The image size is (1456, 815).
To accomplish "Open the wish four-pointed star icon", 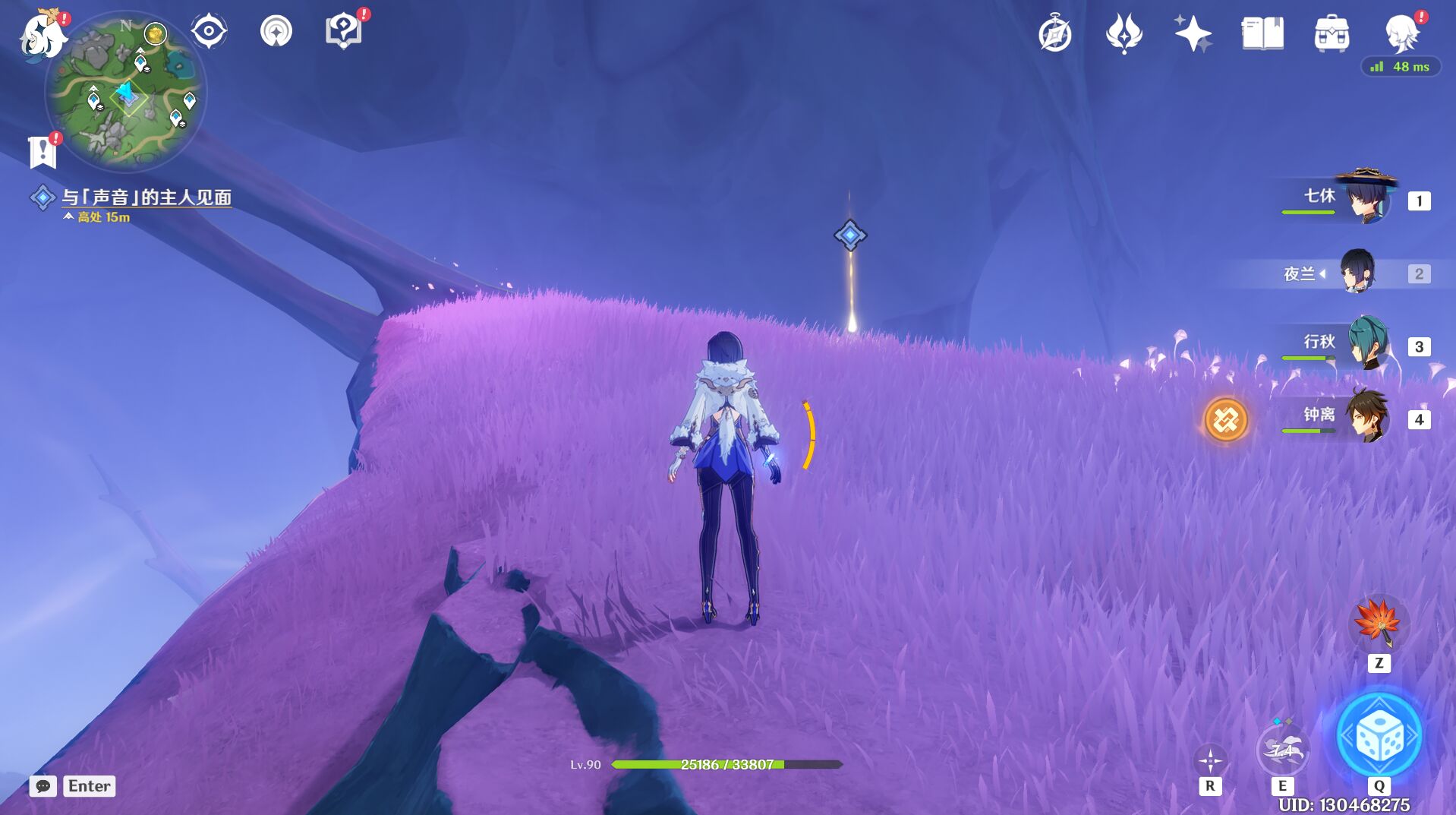I will click(1192, 34).
